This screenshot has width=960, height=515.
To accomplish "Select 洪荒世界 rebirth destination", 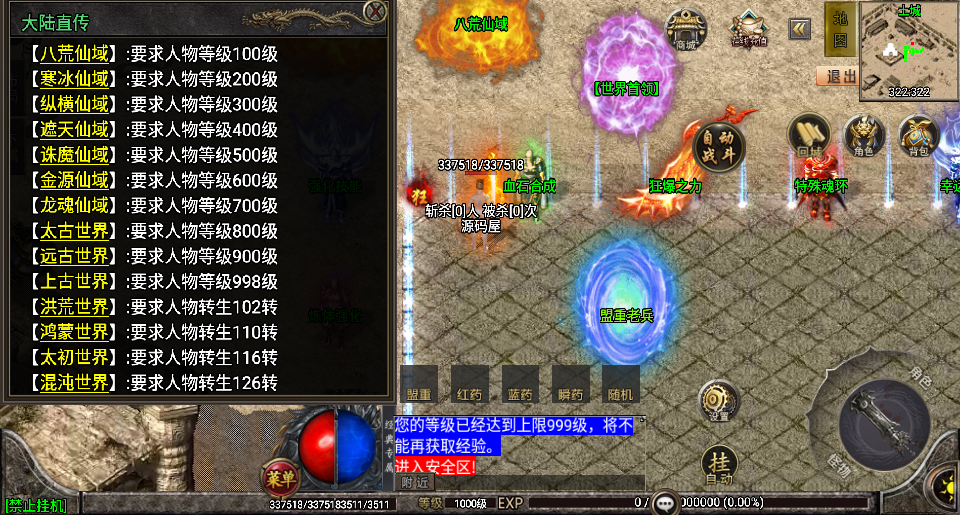I will coord(75,307).
